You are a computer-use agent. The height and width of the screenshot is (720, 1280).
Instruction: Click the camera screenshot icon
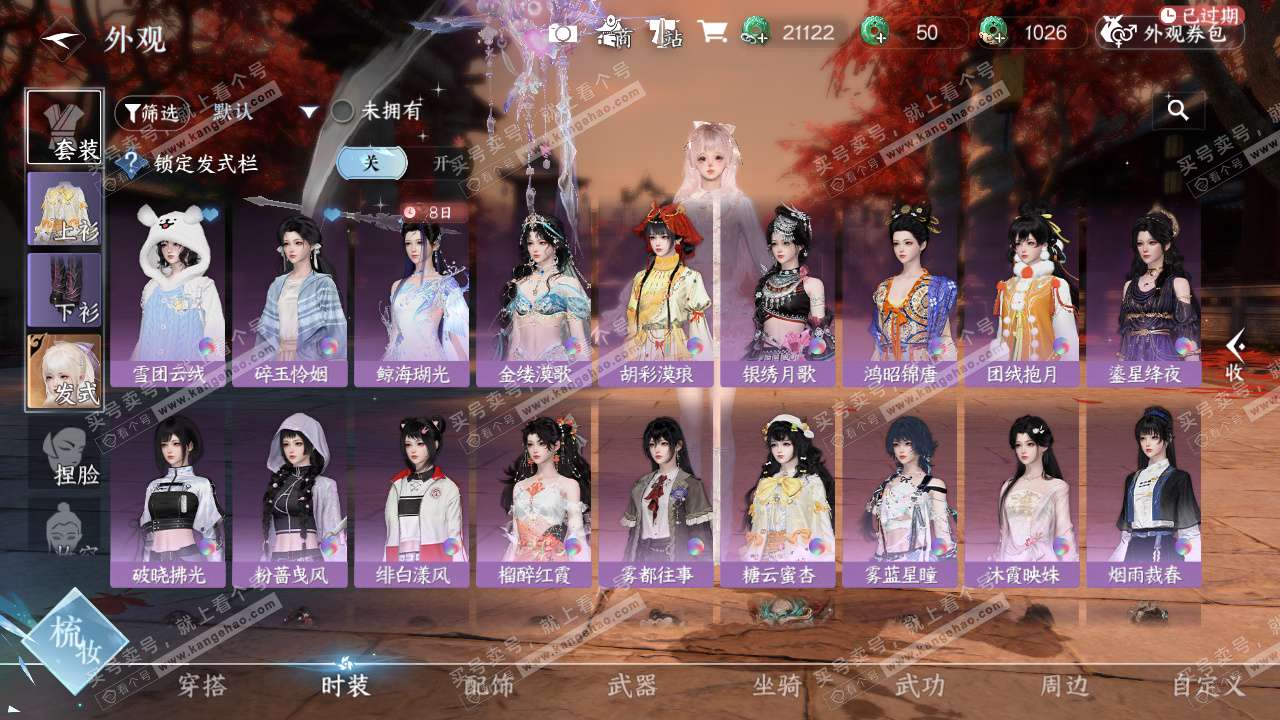tap(562, 33)
